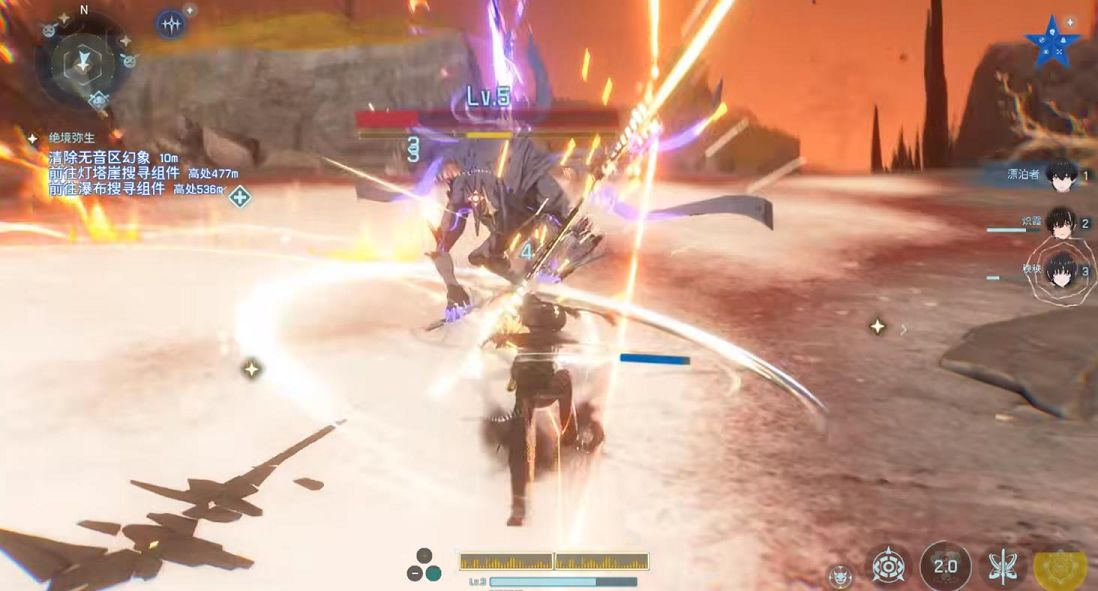Use the round shield-wheel skill
The height and width of the screenshot is (591, 1098).
[x=888, y=567]
